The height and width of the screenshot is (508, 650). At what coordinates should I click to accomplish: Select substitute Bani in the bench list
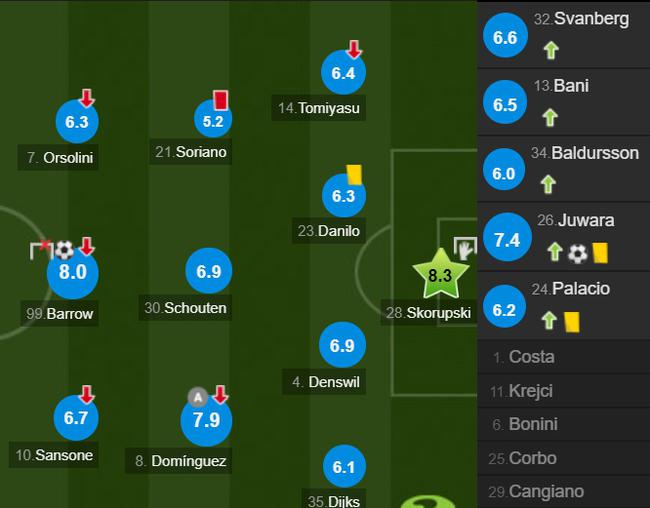tap(564, 102)
